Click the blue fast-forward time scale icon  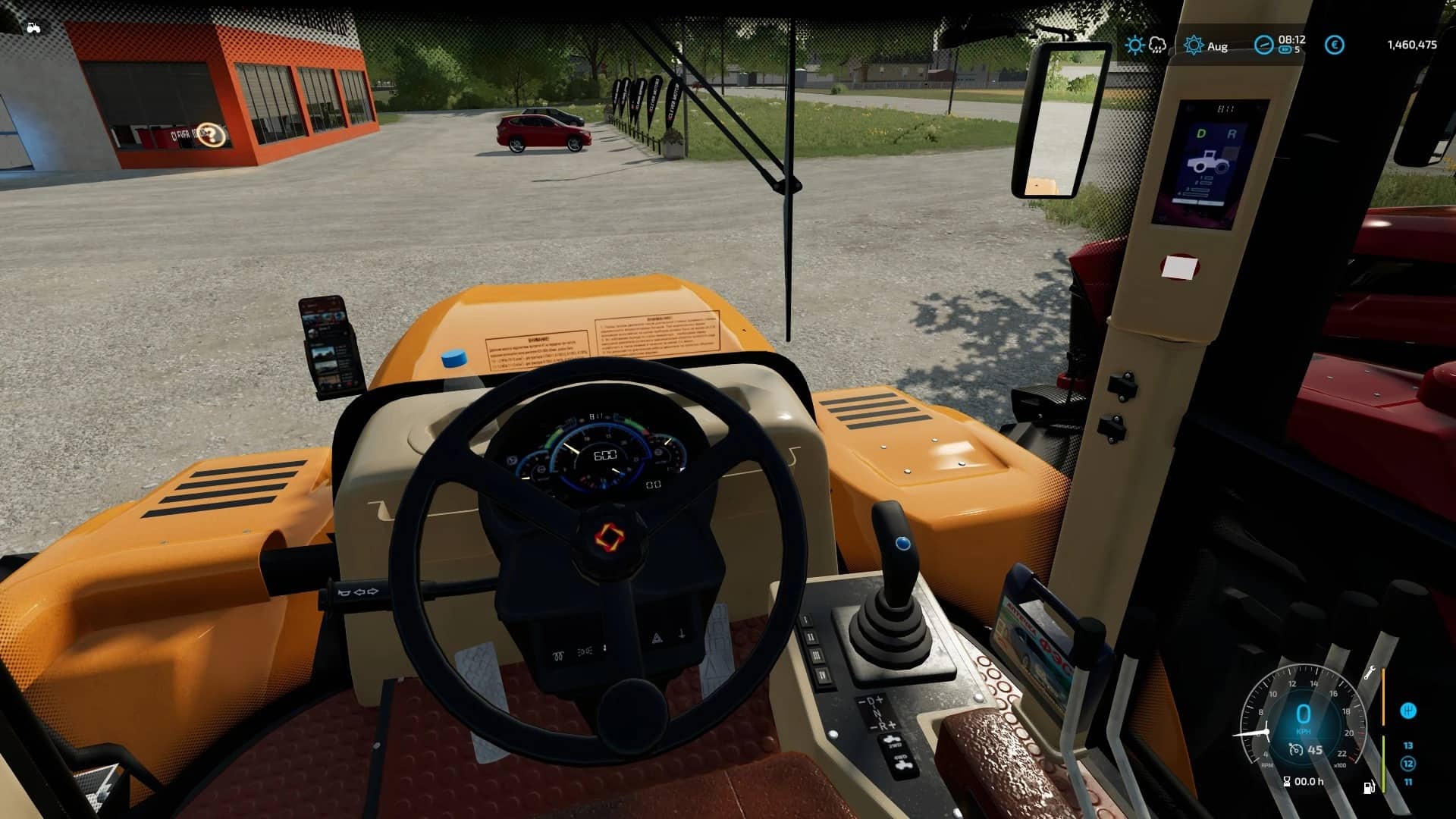pyautogui.click(x=1285, y=50)
